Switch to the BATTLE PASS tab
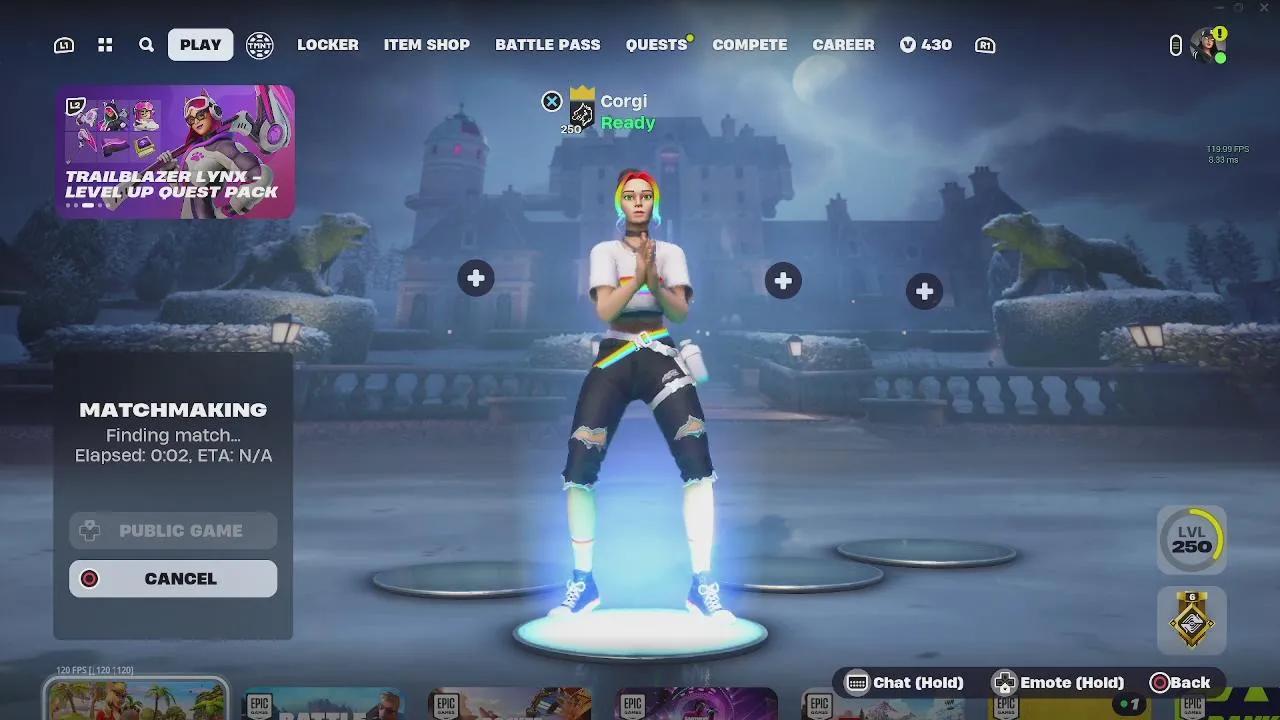The width and height of the screenshot is (1280, 720). tap(548, 44)
